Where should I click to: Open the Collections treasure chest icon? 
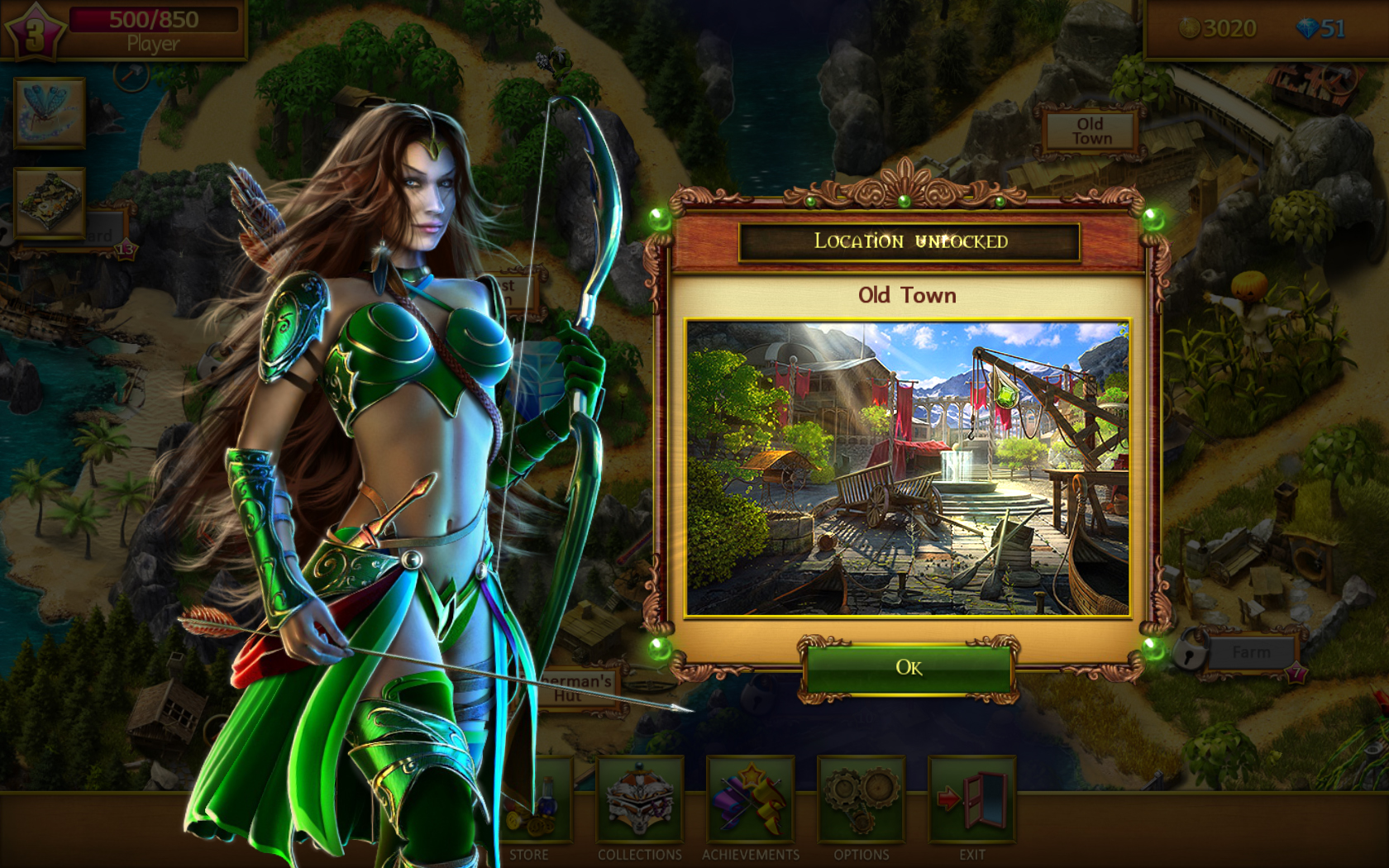pyautogui.click(x=639, y=801)
